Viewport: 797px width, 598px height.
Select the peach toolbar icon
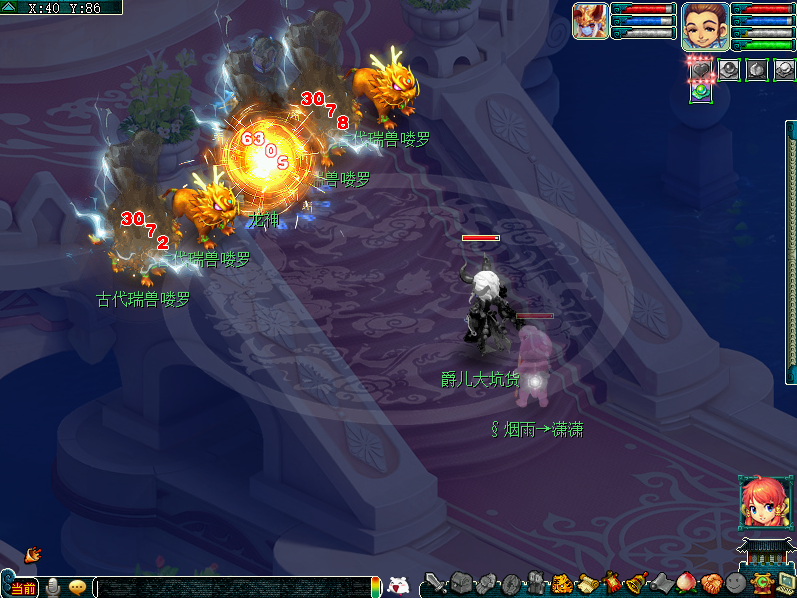[687, 583]
